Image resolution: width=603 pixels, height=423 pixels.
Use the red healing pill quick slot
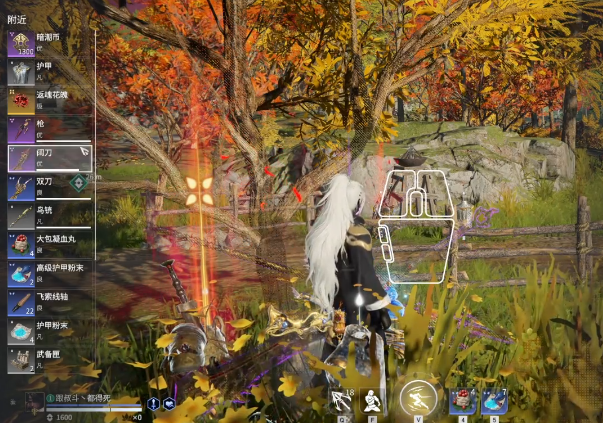click(x=463, y=400)
